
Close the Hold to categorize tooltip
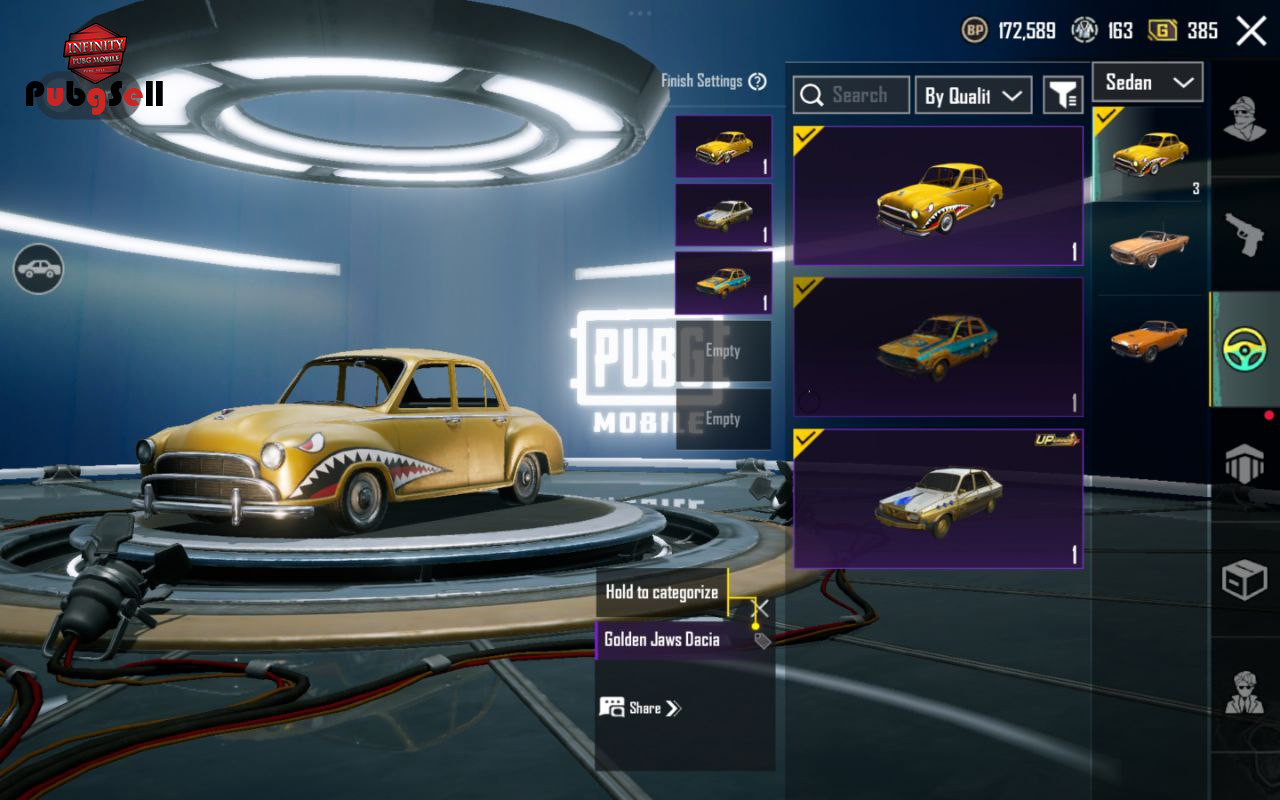(x=761, y=607)
